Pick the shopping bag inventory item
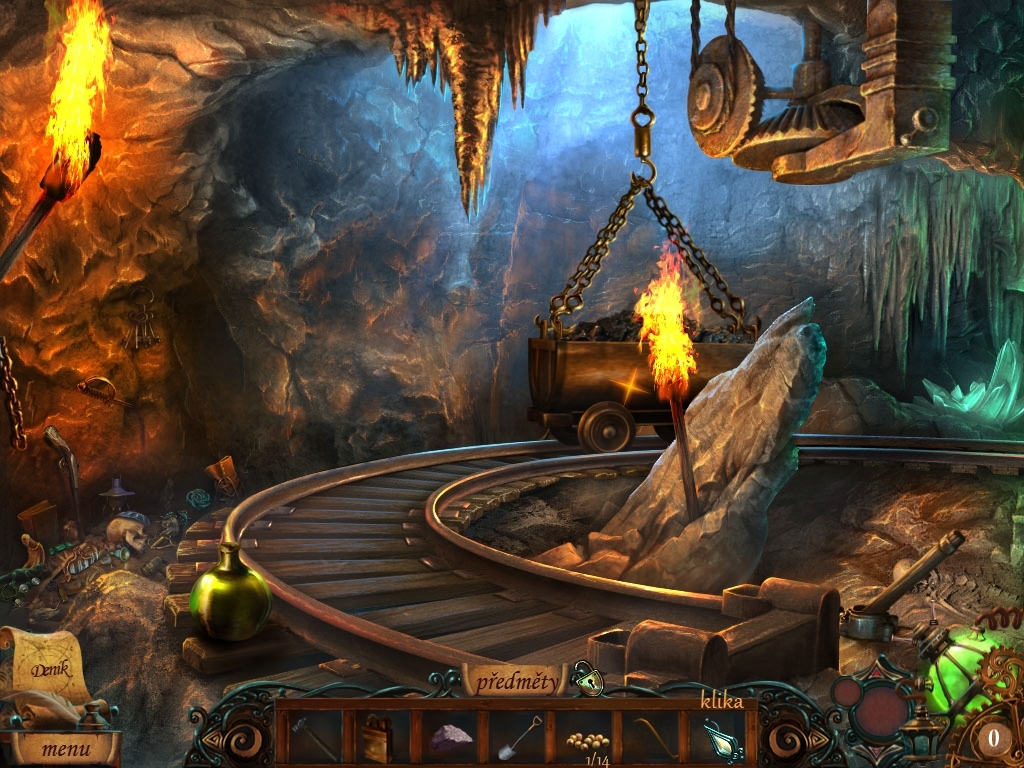Screen dimensions: 1024x768 tap(378, 738)
